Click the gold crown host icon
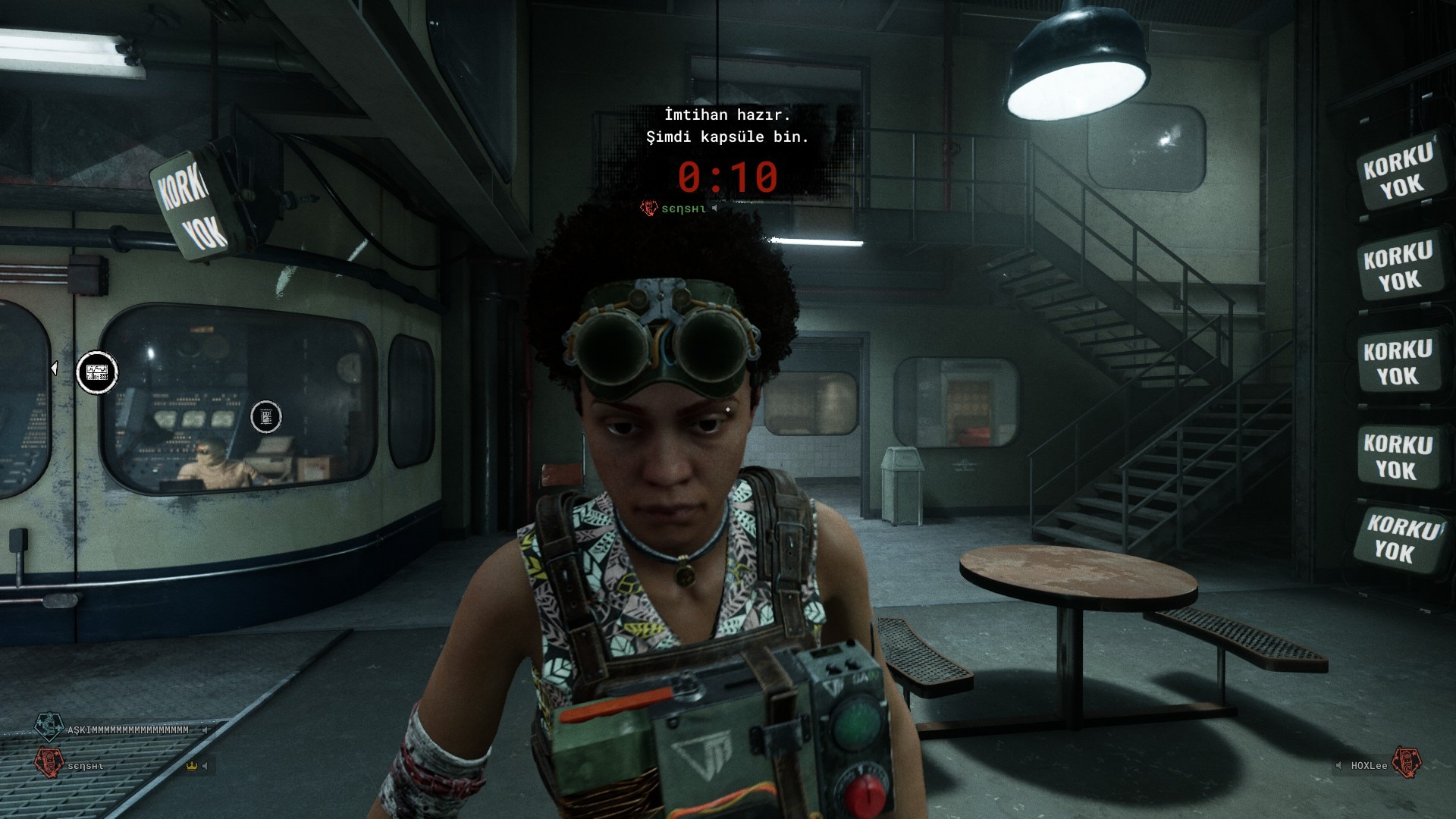Image resolution: width=1456 pixels, height=819 pixels. (x=191, y=766)
